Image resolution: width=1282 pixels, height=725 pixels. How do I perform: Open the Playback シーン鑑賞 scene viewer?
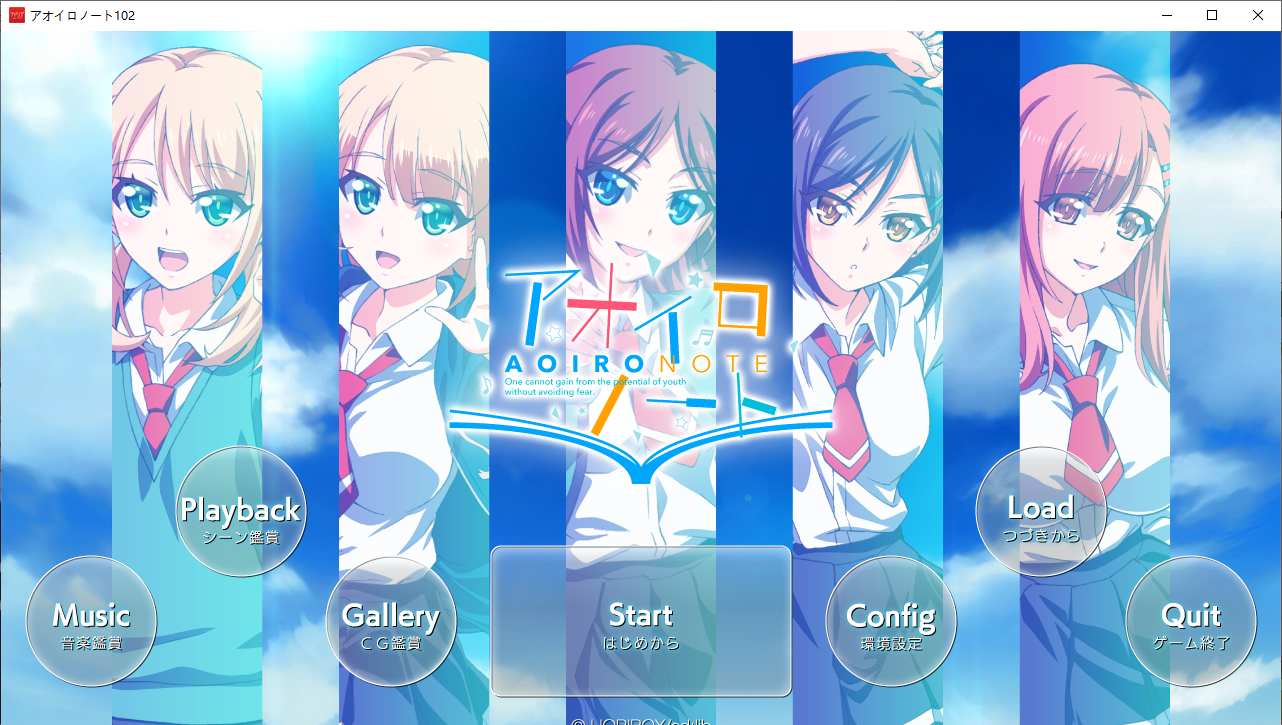tap(241, 510)
